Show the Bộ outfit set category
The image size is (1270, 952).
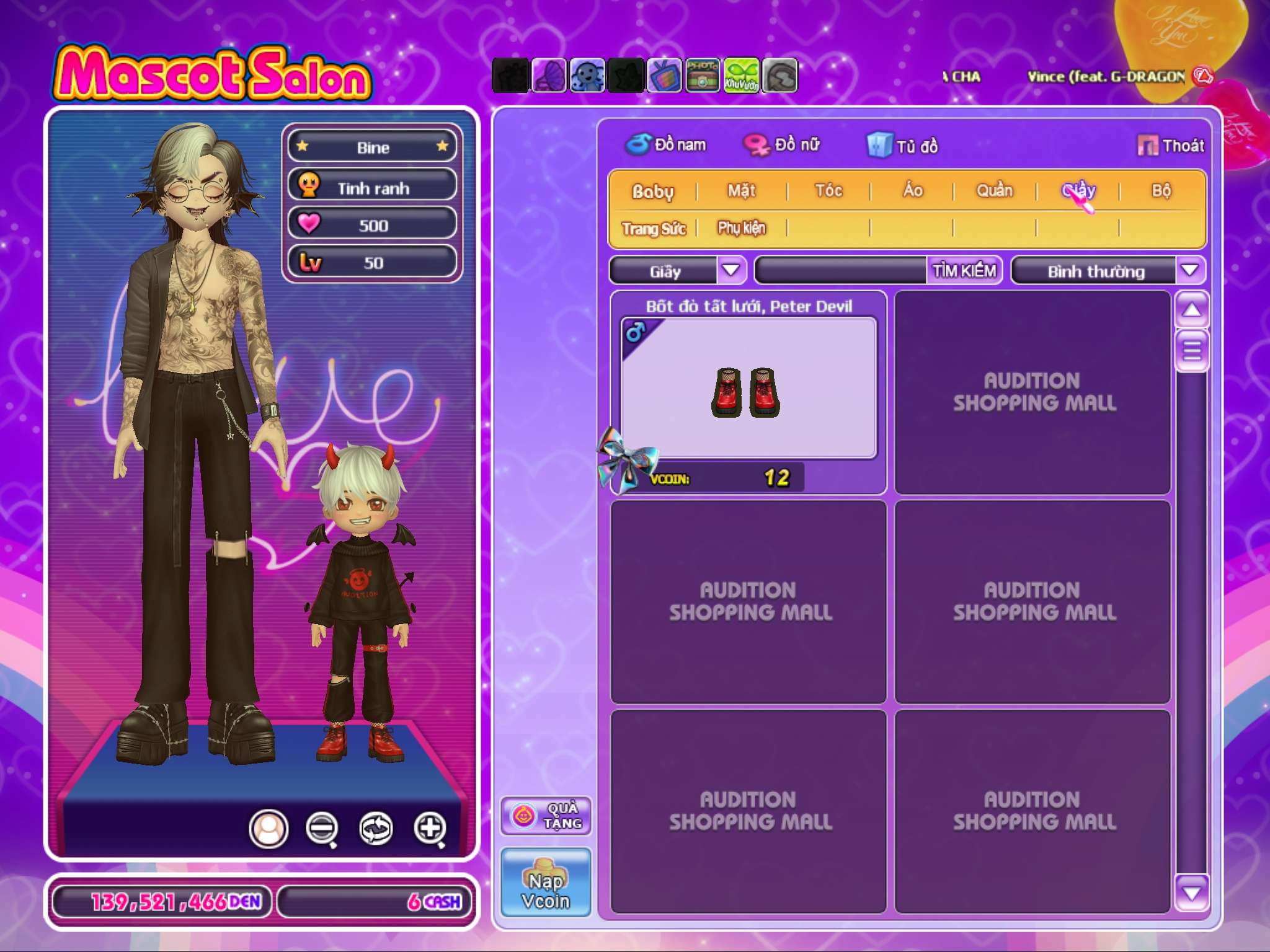tap(1161, 190)
